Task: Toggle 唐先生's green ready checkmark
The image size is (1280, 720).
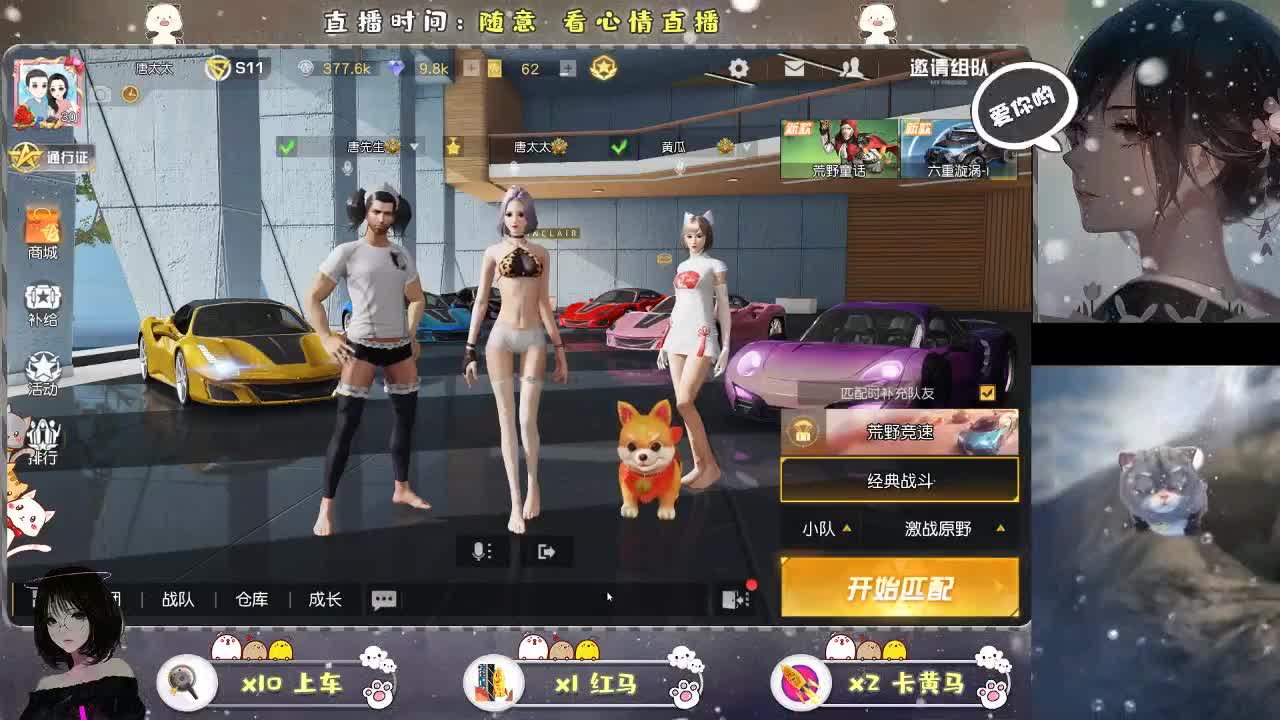Action: [286, 146]
